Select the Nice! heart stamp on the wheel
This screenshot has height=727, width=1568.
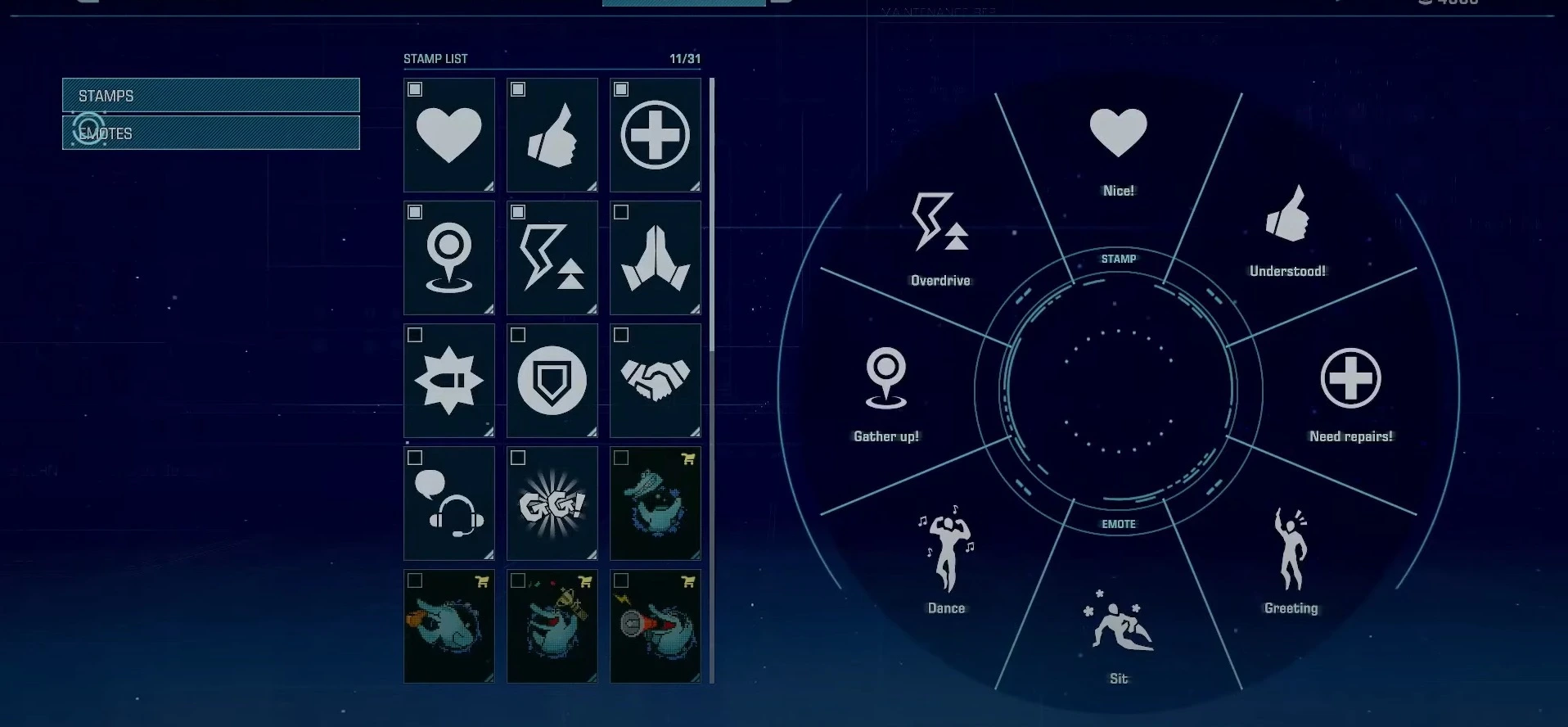(1116, 131)
